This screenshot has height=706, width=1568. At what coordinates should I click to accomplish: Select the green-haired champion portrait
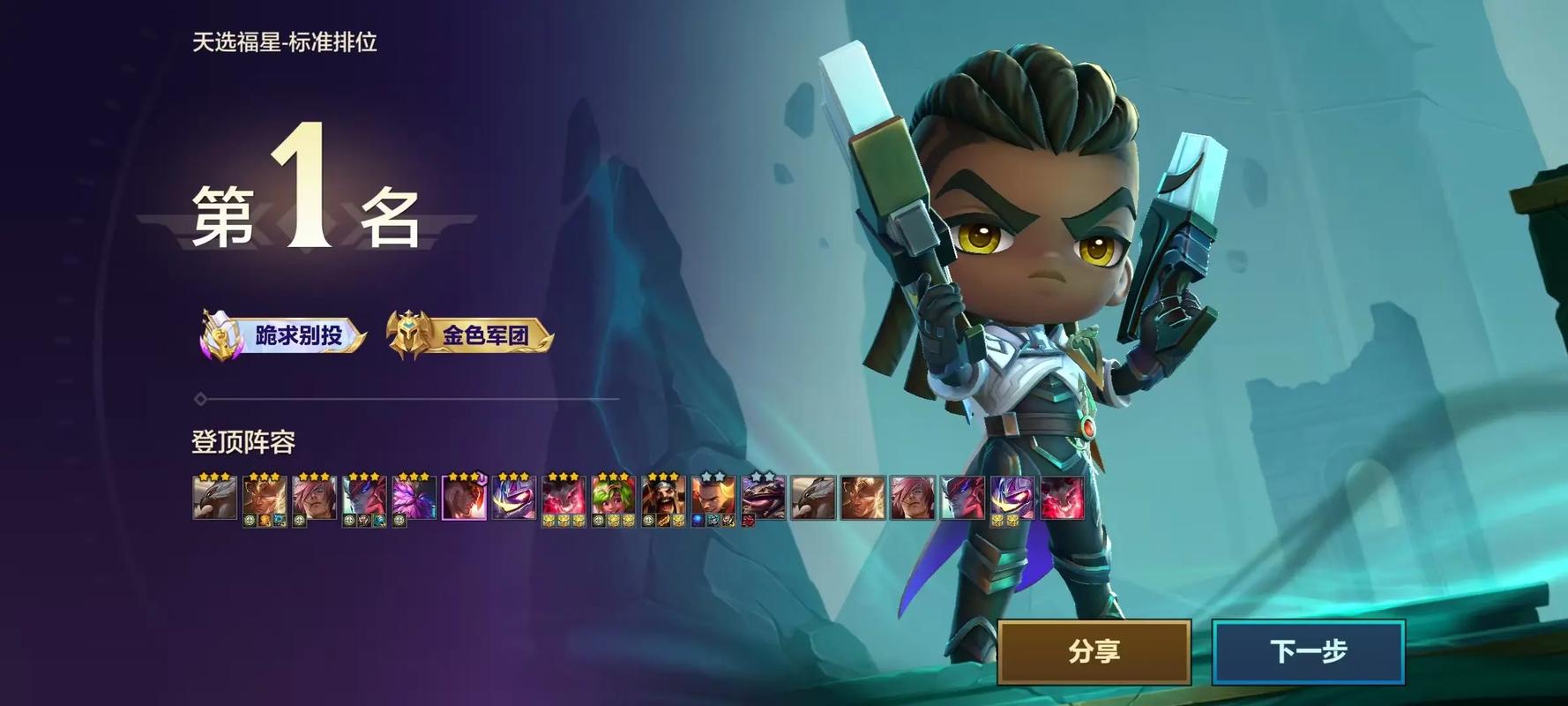(614, 497)
